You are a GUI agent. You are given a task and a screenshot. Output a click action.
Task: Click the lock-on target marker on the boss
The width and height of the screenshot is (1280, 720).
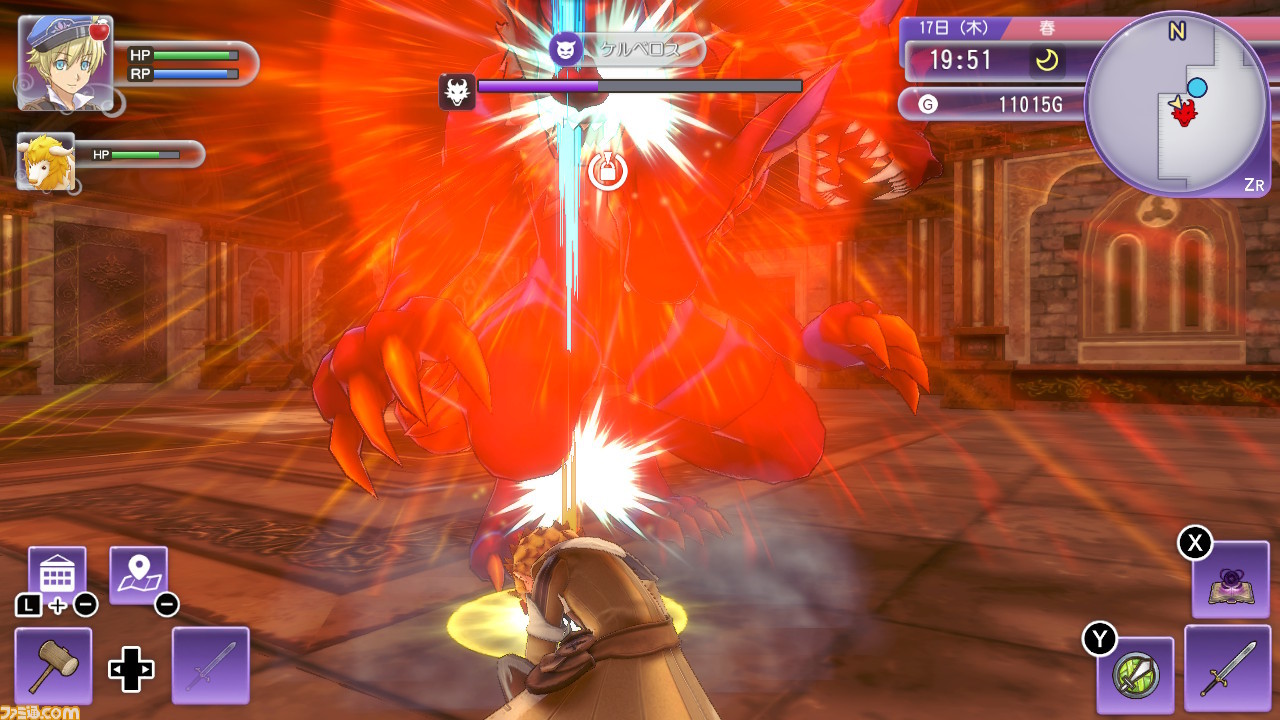(x=607, y=171)
